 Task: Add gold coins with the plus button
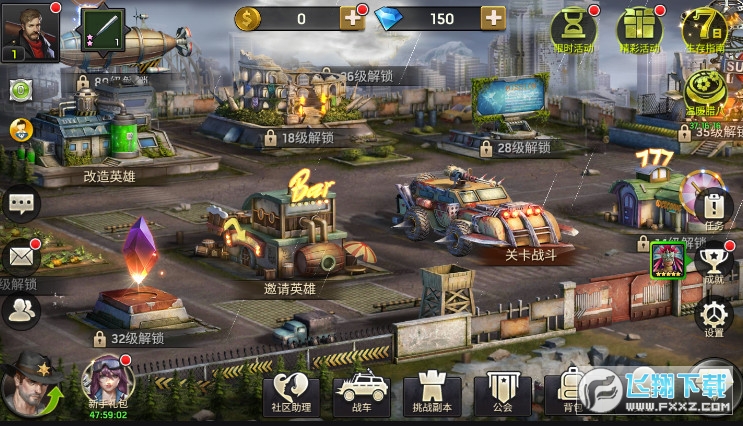pos(352,17)
